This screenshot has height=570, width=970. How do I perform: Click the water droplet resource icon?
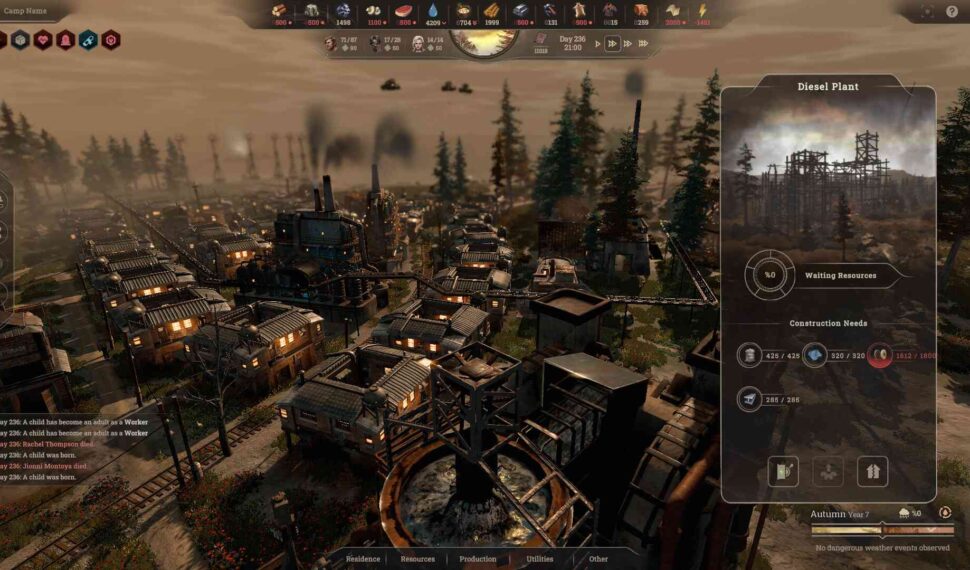click(x=433, y=11)
